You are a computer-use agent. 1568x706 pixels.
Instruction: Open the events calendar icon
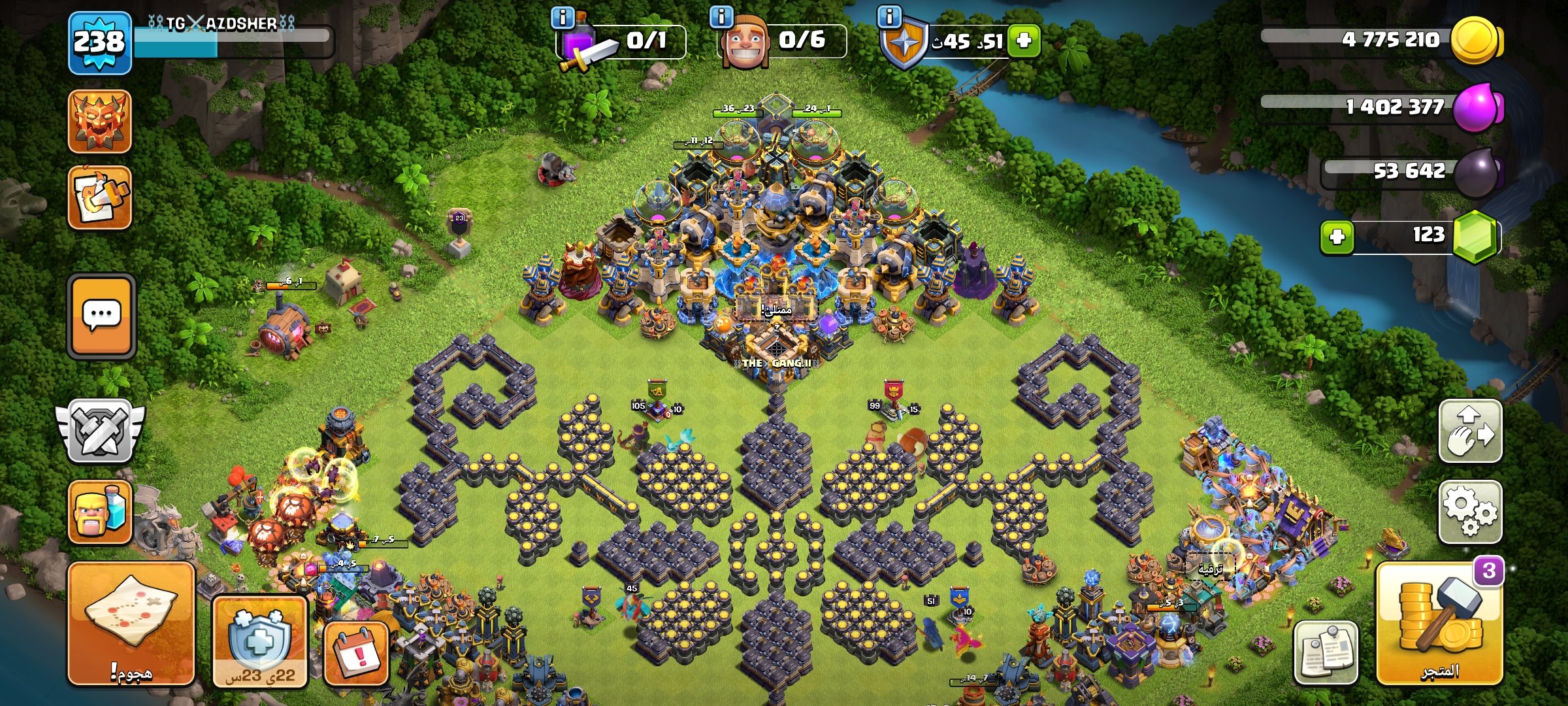[x=357, y=654]
